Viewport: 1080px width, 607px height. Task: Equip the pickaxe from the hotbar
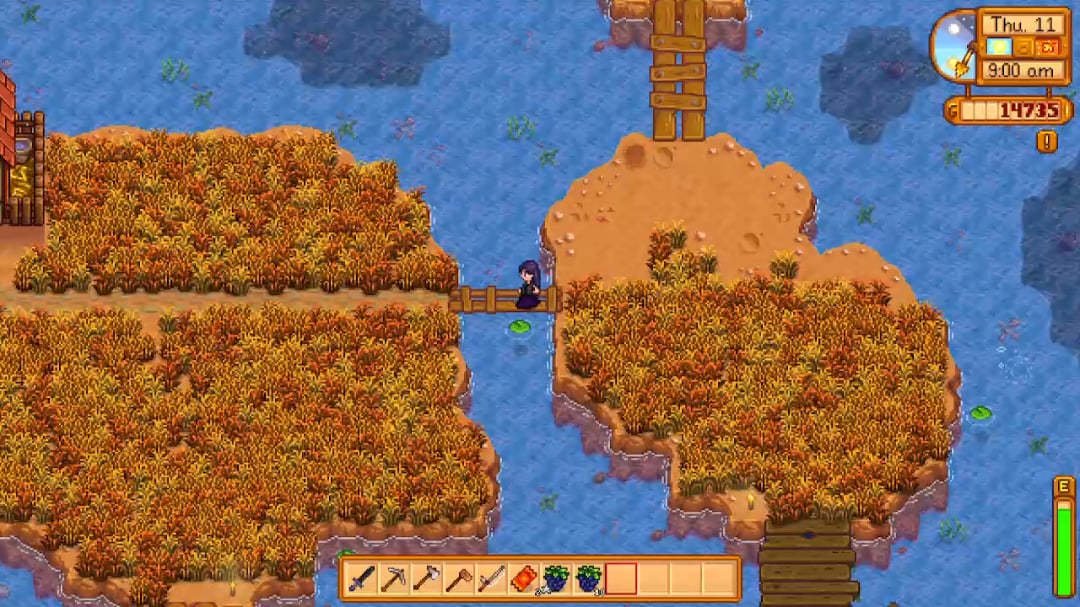coord(394,578)
